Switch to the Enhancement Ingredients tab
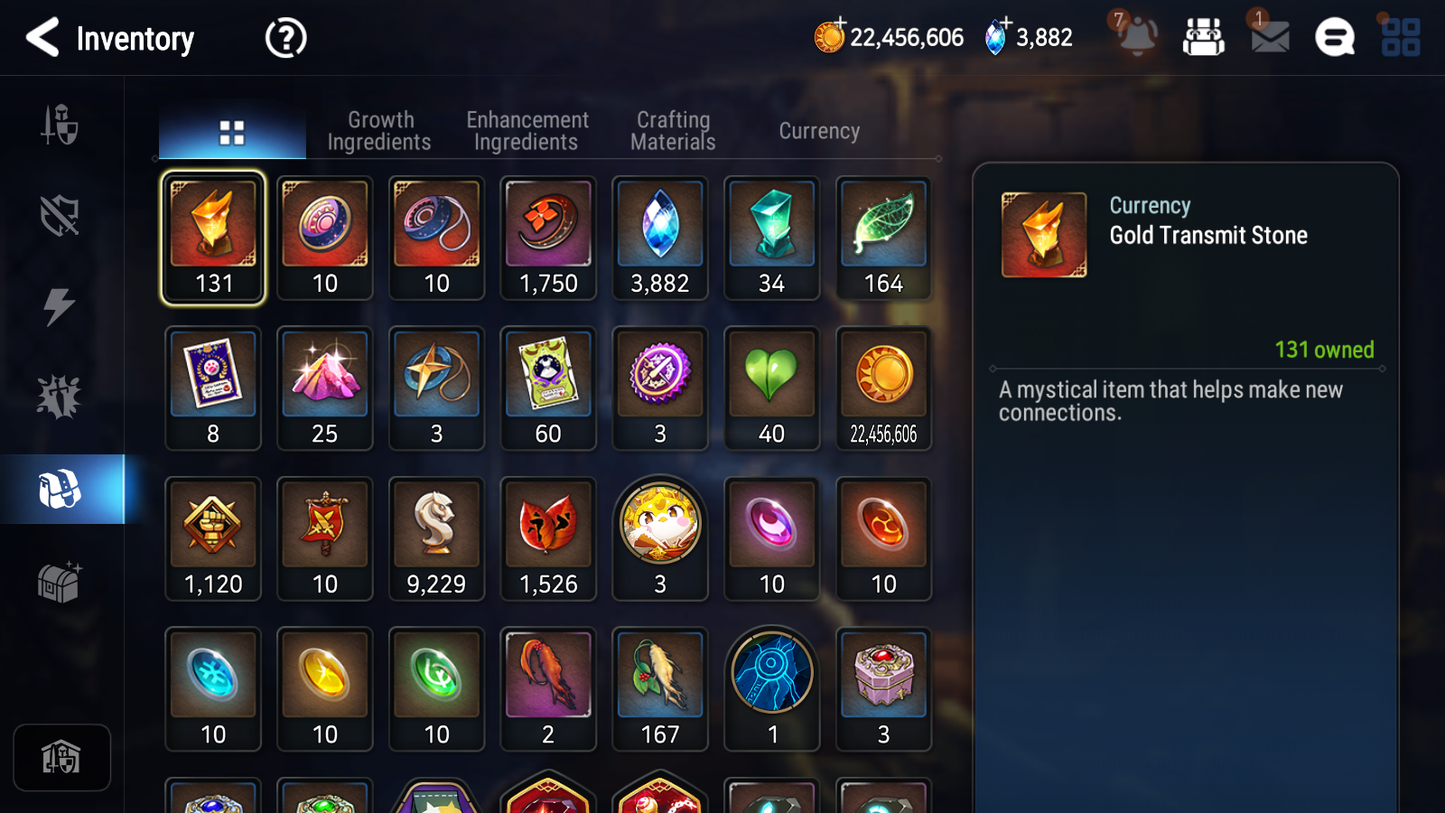1445x813 pixels. point(526,130)
